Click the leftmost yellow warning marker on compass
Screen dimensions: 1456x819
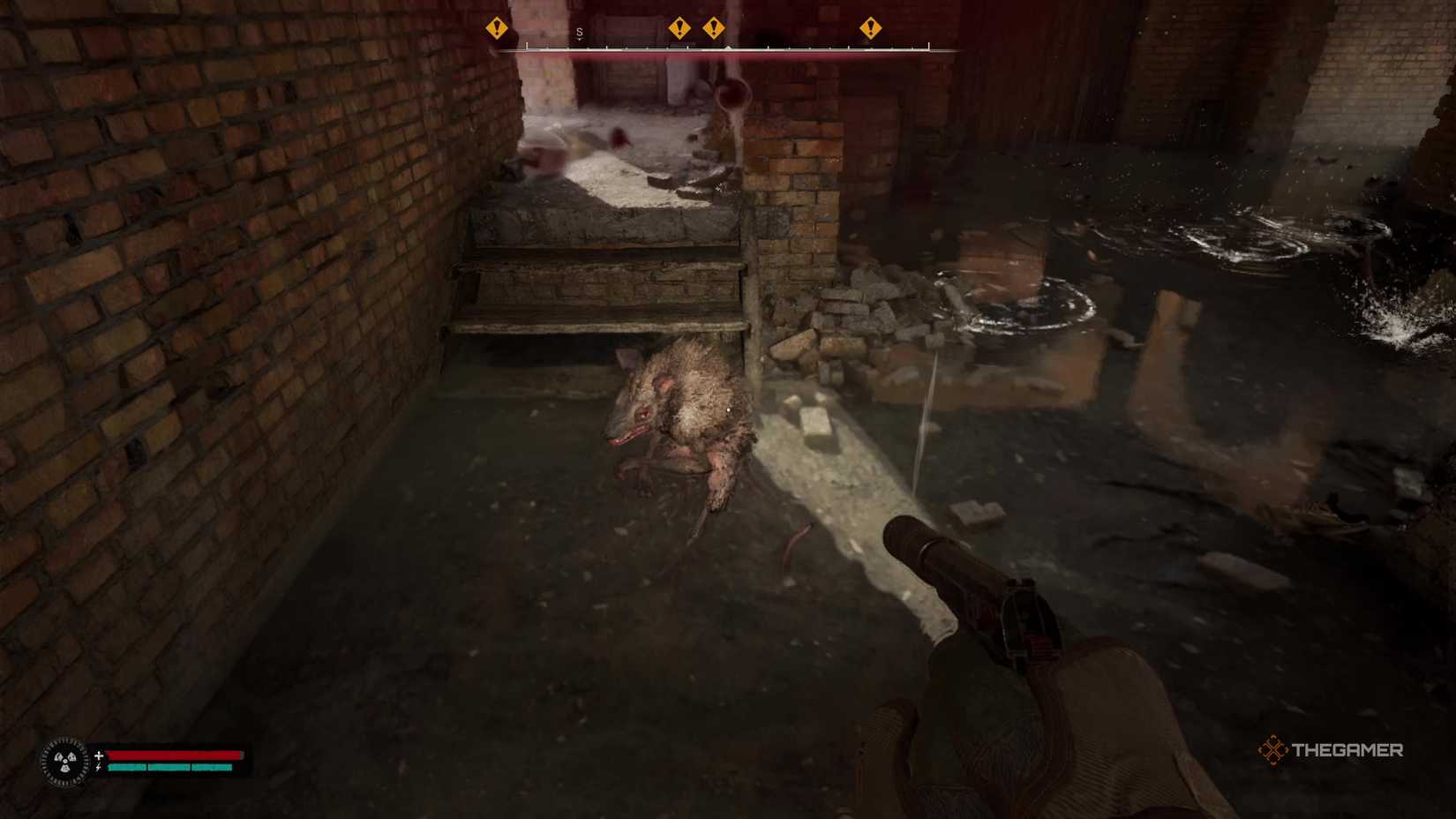(x=496, y=29)
